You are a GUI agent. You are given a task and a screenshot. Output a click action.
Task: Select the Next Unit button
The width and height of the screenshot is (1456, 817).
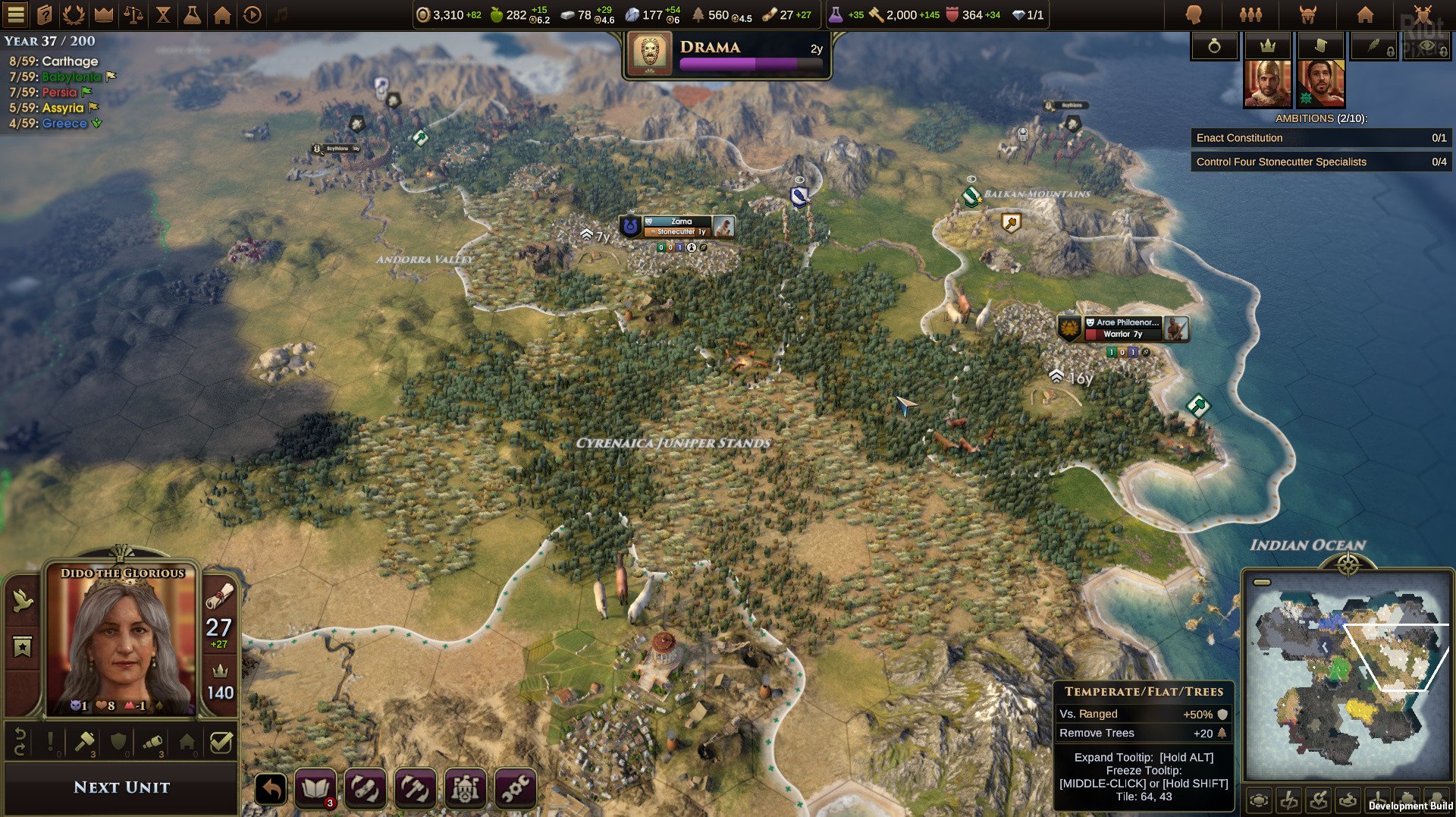pyautogui.click(x=121, y=787)
